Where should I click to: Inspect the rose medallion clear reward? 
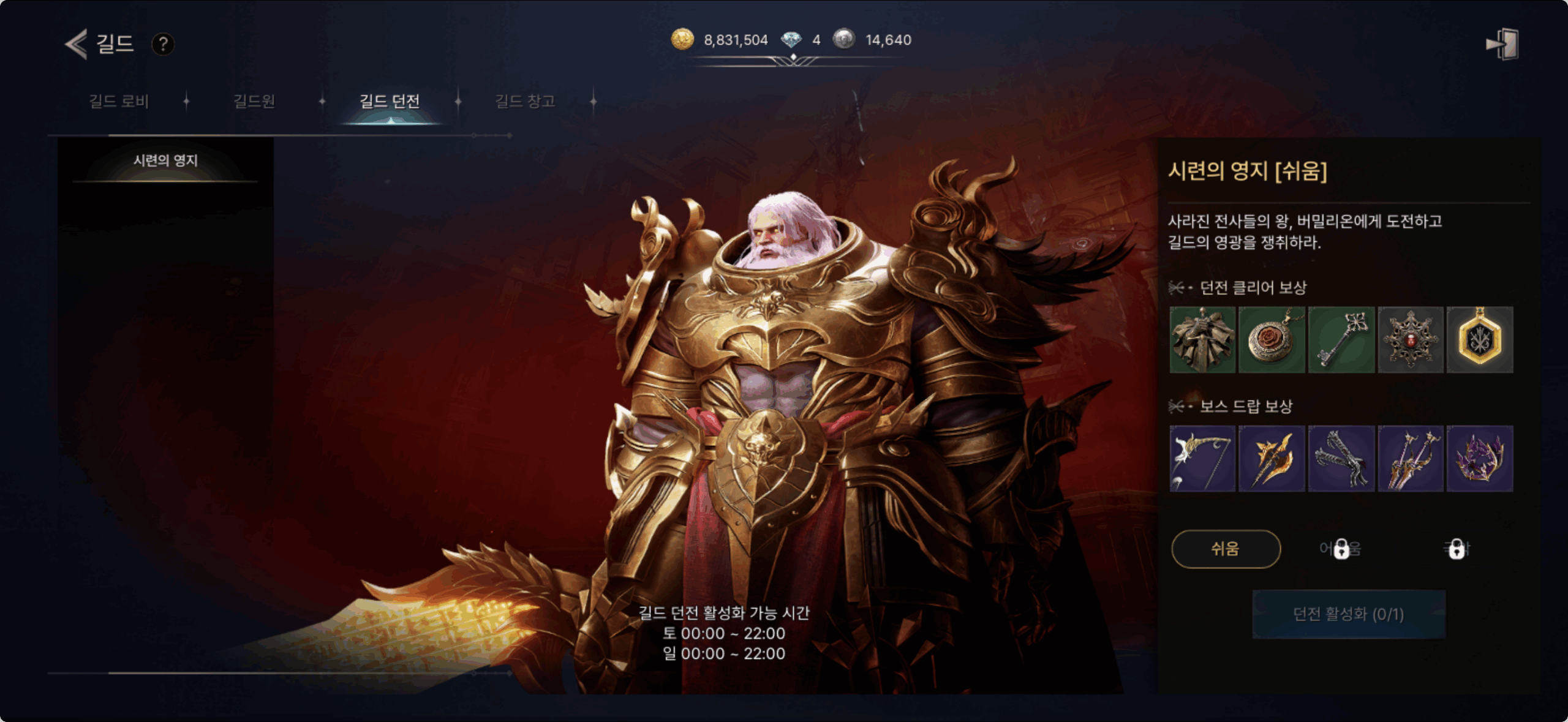pyautogui.click(x=1272, y=340)
